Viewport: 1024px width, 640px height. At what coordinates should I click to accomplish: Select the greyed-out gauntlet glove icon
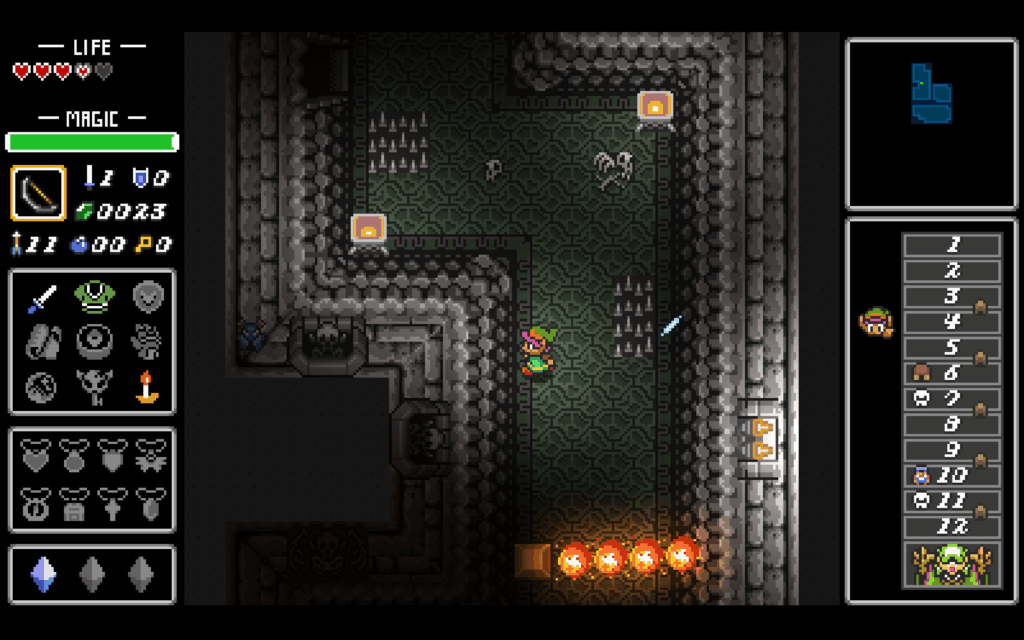[x=148, y=341]
